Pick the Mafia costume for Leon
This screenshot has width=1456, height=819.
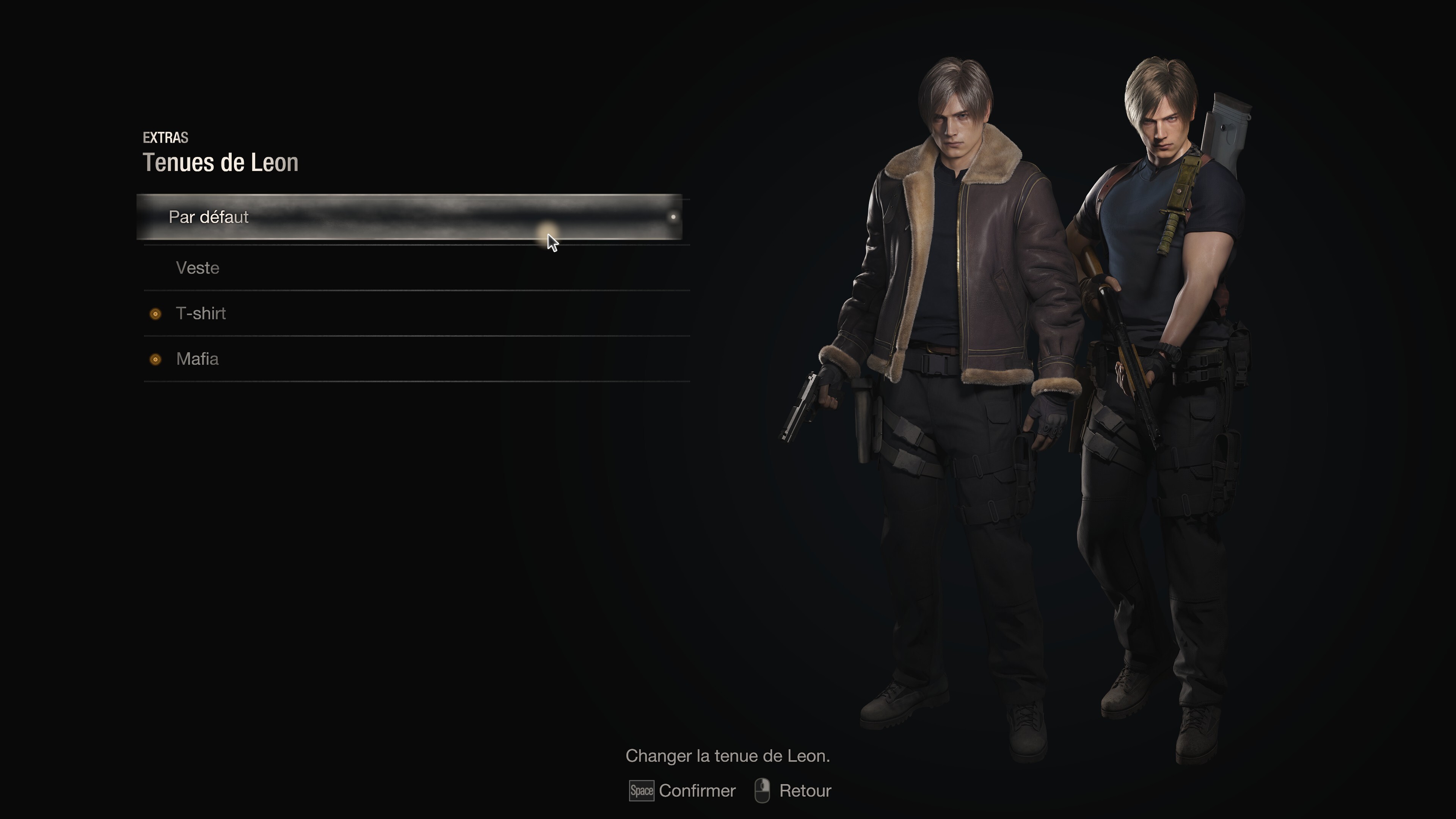pos(198,359)
